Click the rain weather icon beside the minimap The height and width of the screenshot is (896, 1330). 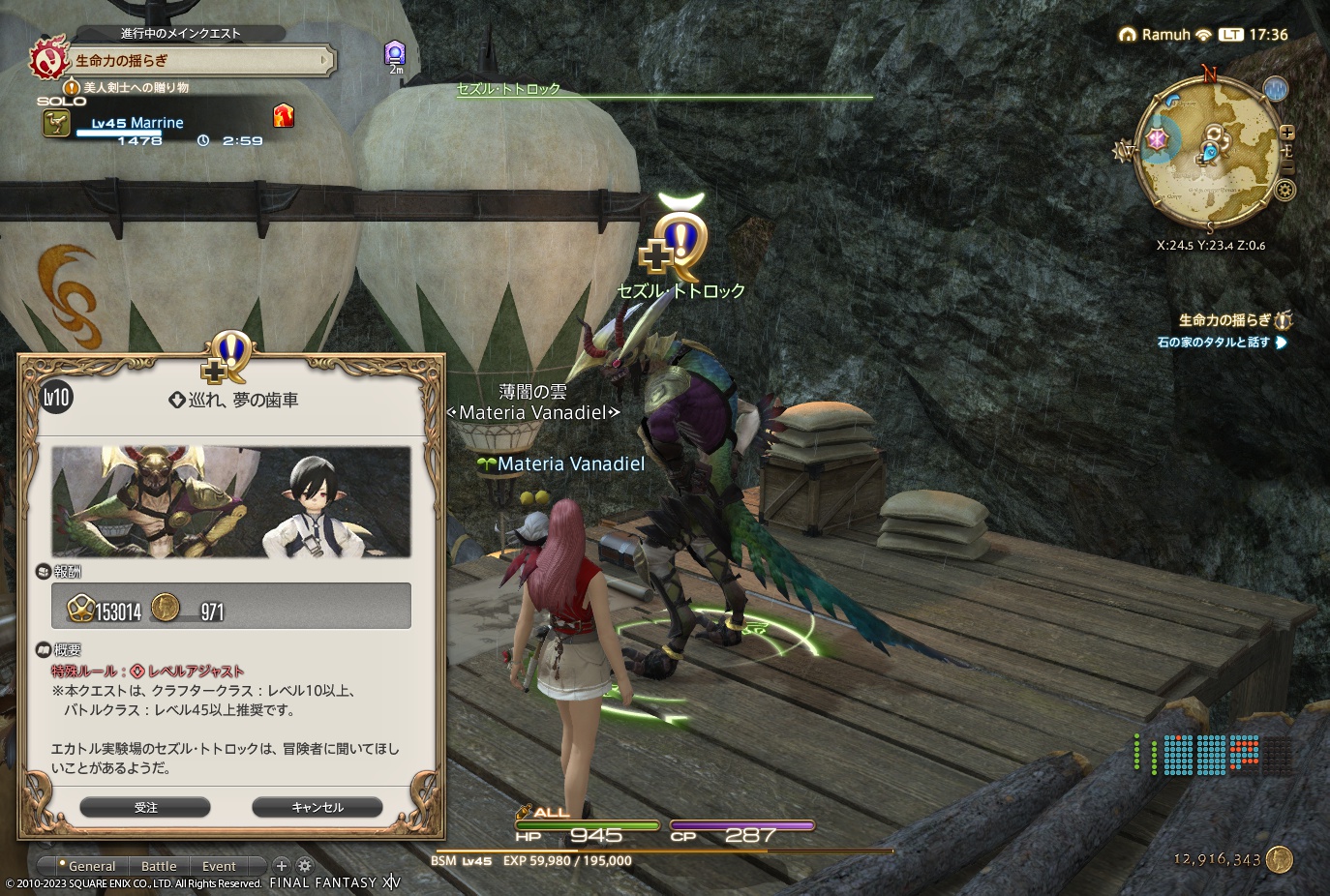click(x=1275, y=89)
